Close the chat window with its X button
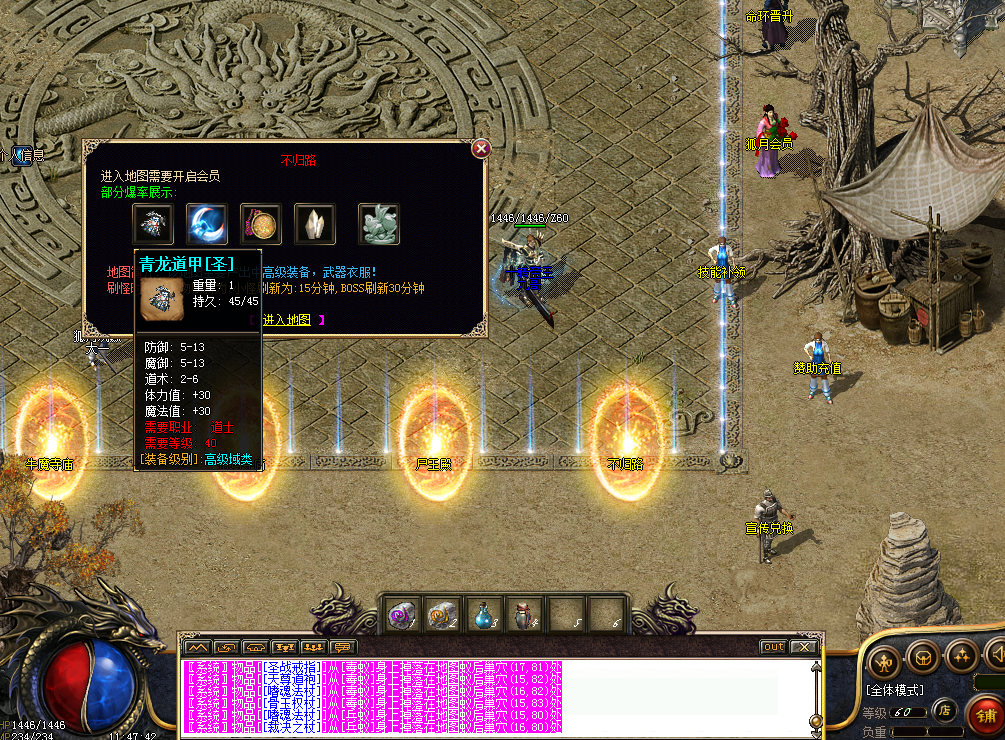 (x=803, y=647)
